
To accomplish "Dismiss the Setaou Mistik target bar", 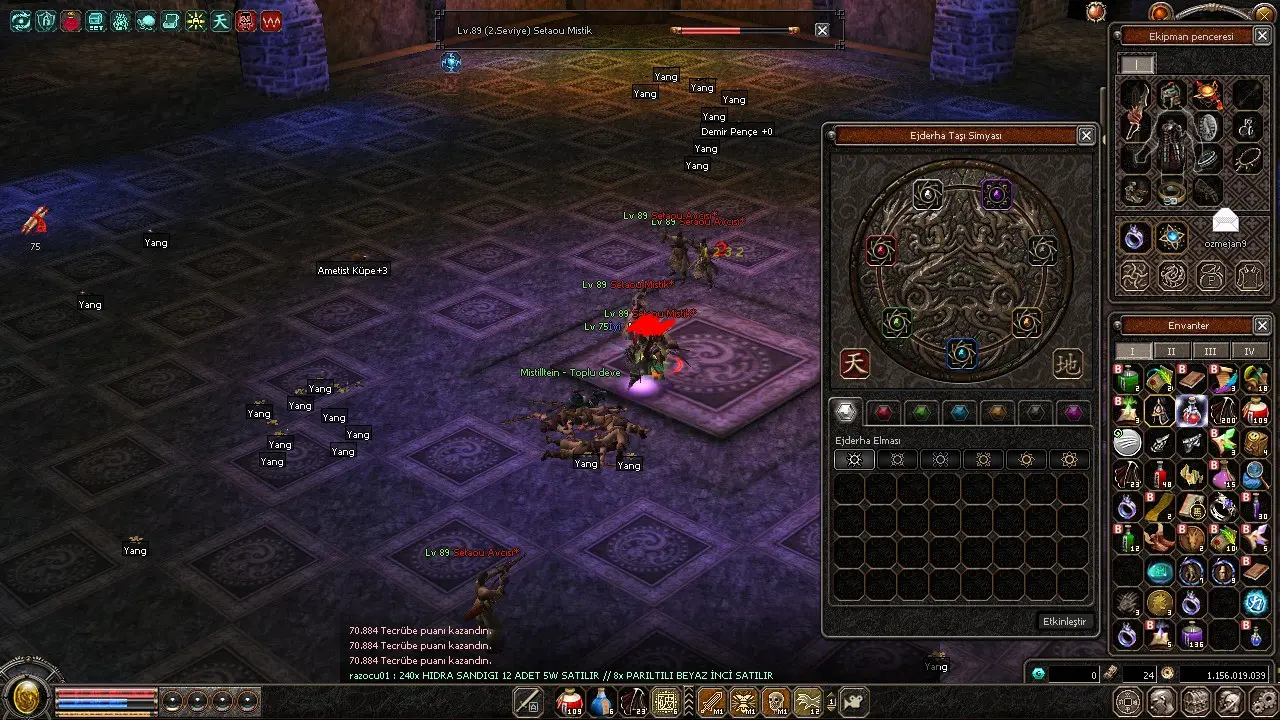I will pyautogui.click(x=822, y=30).
